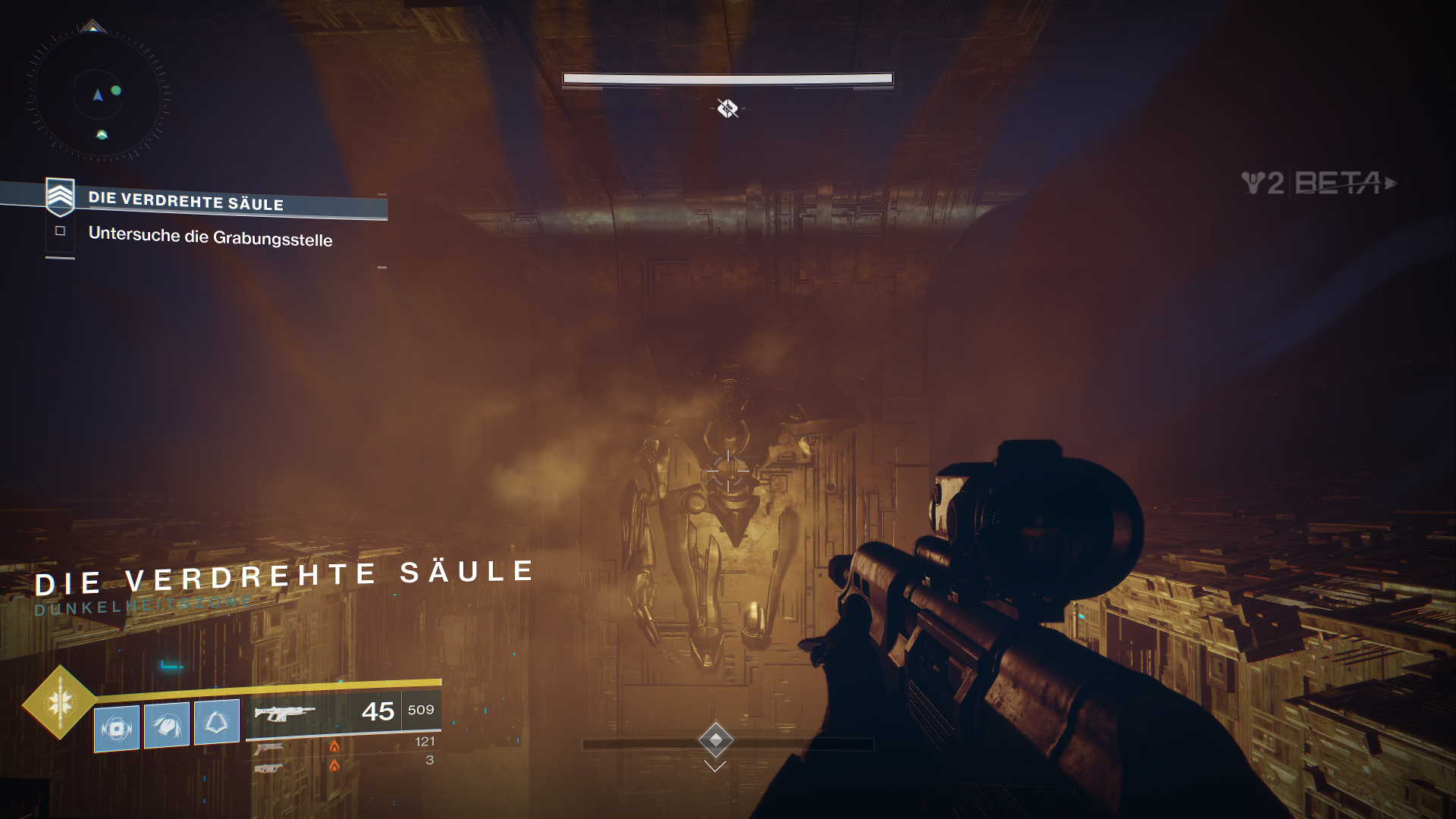Use the swirling grenade ability icon
The width and height of the screenshot is (1456, 819).
click(x=117, y=729)
